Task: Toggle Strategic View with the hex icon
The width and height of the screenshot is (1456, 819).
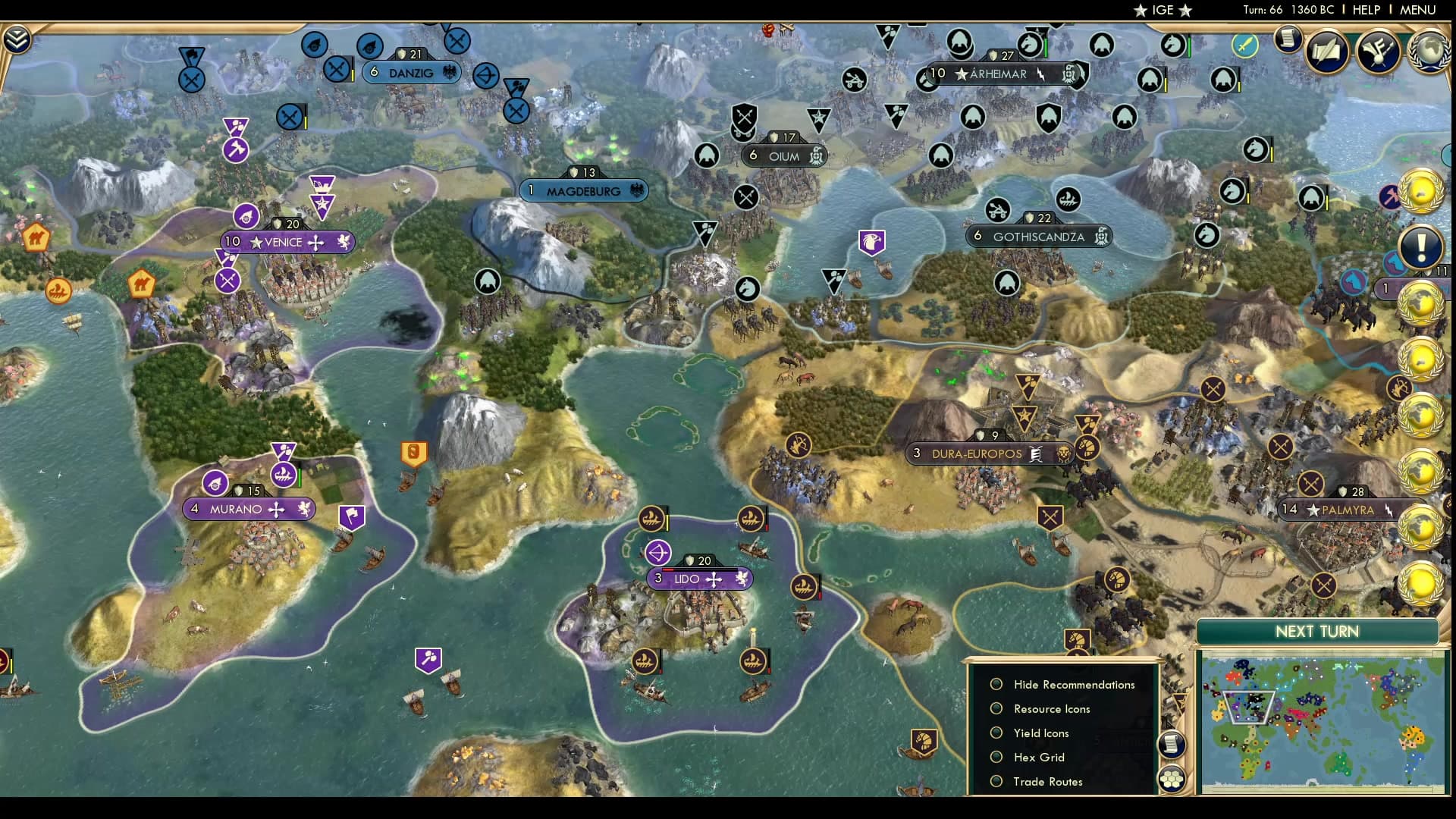Action: 1172,780
